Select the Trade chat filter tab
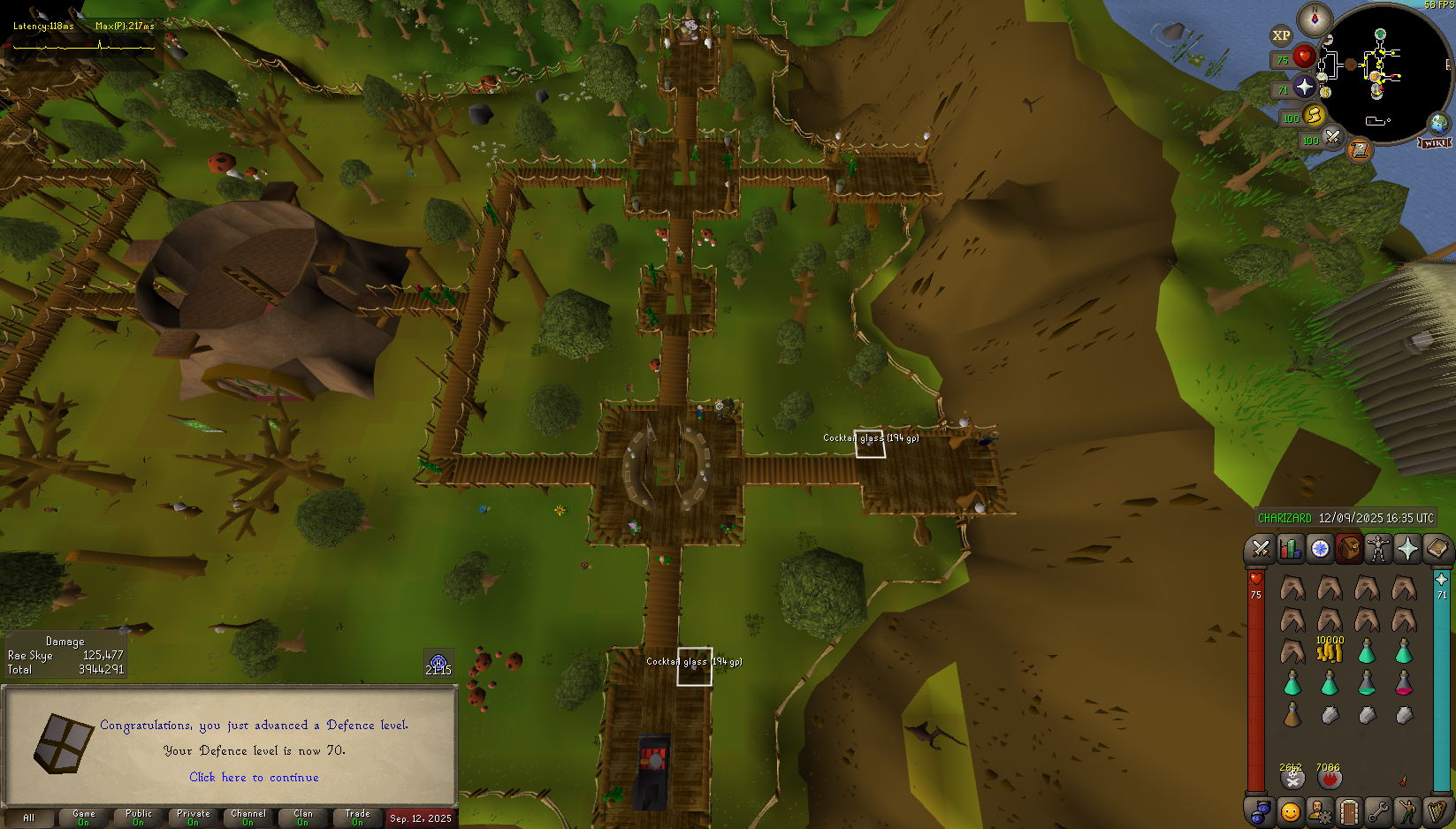1456x829 pixels. [358, 818]
